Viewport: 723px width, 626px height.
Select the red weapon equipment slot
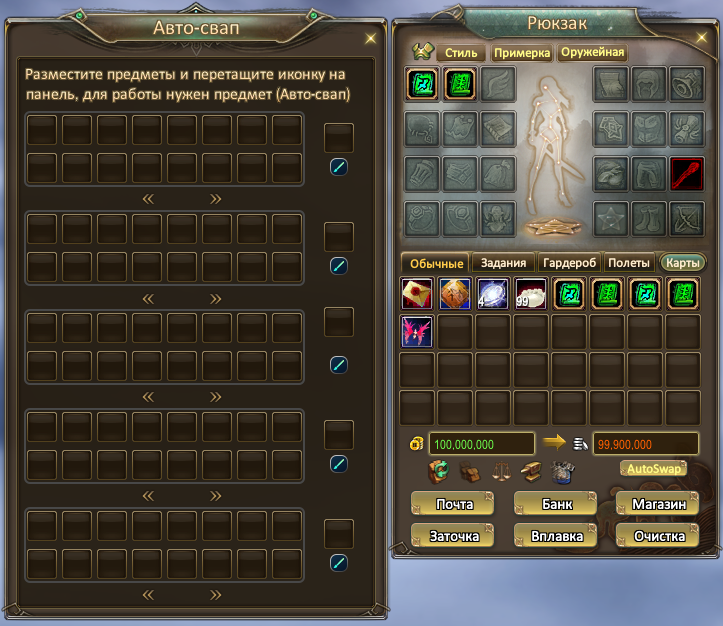pos(687,173)
